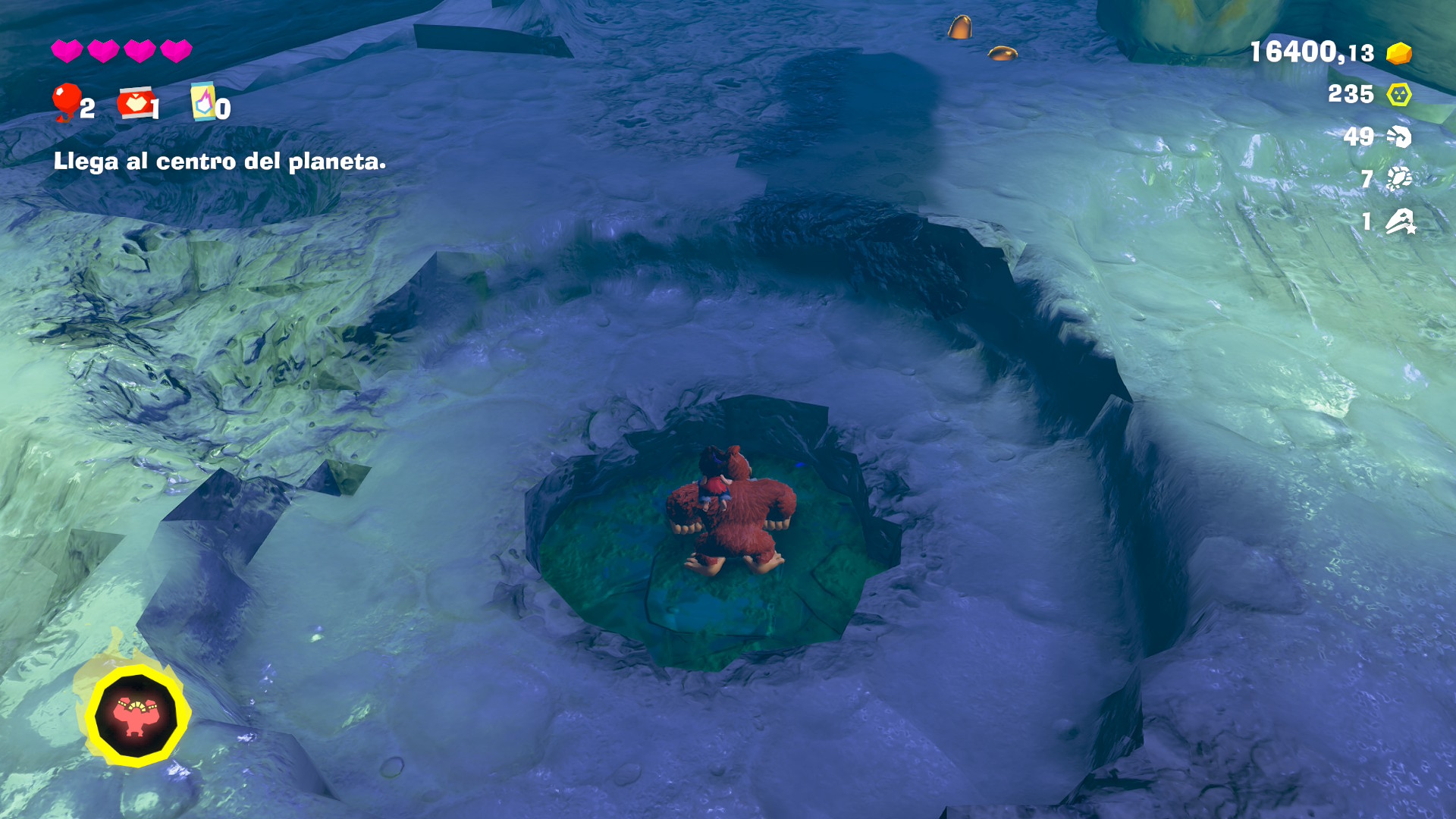Select the red balloon item icon
The width and height of the screenshot is (1456, 819).
[x=66, y=101]
